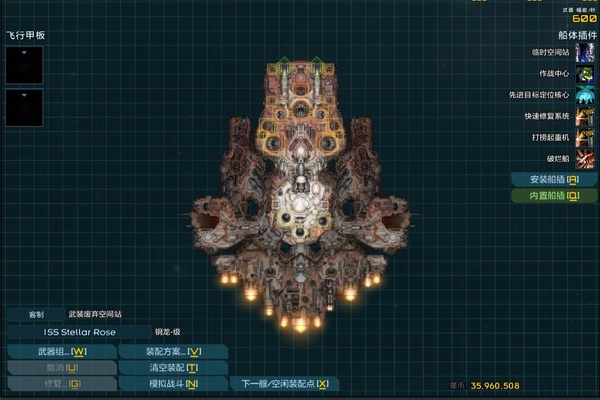Select the 破烂船 hullmod icon
Image resolution: width=600 pixels, height=400 pixels.
point(585,159)
